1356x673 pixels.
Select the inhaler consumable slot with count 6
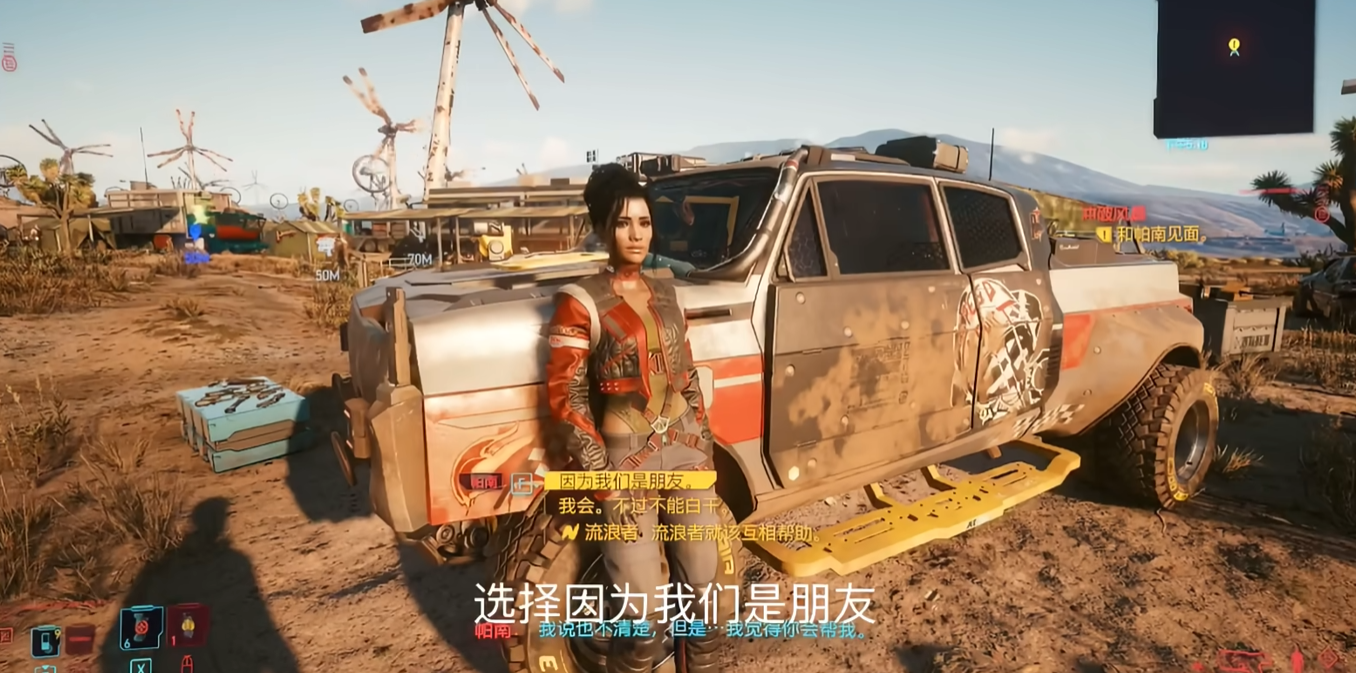coord(141,628)
